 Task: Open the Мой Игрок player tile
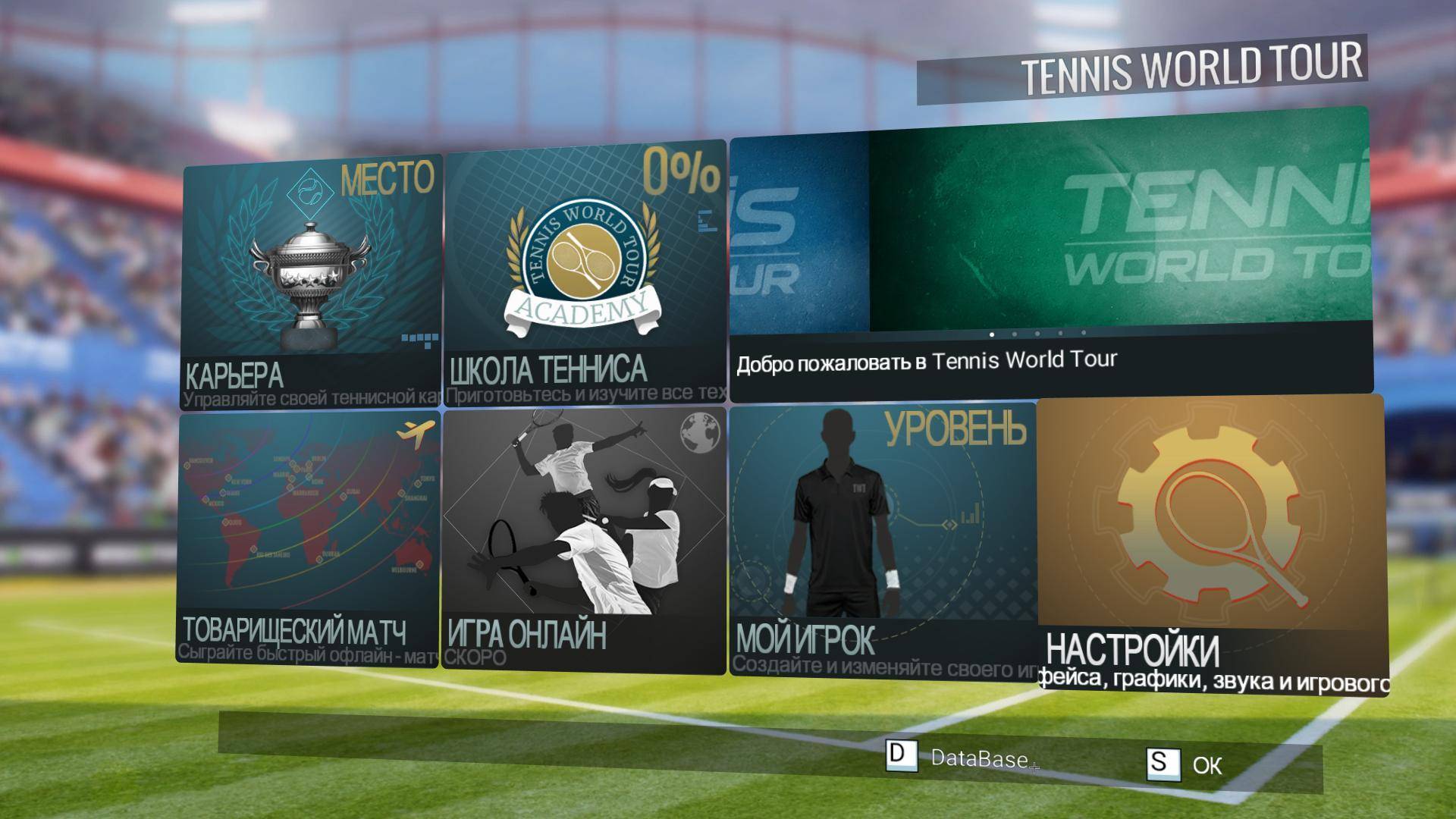pyautogui.click(x=882, y=540)
